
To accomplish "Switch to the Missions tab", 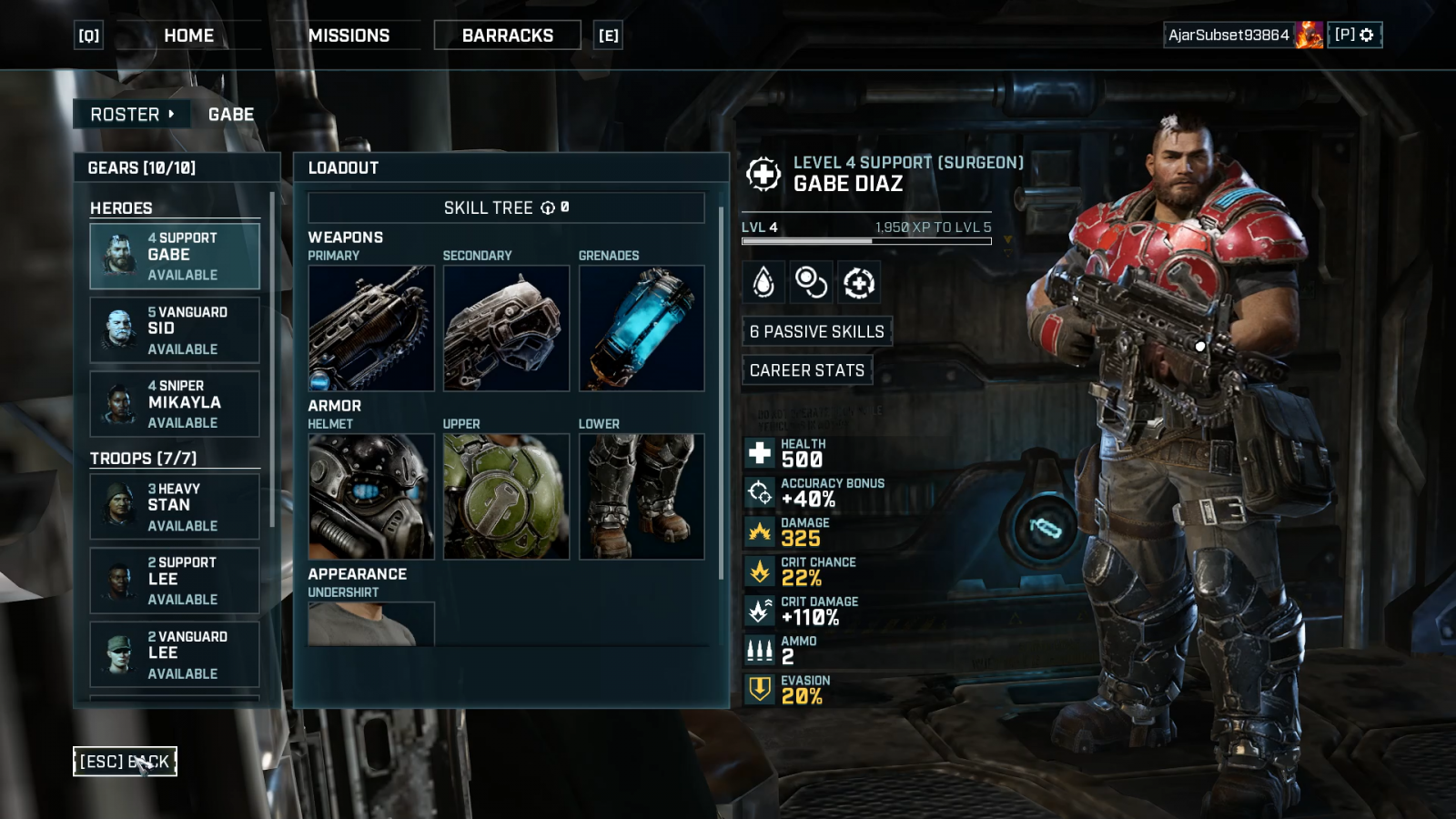I will tap(349, 35).
